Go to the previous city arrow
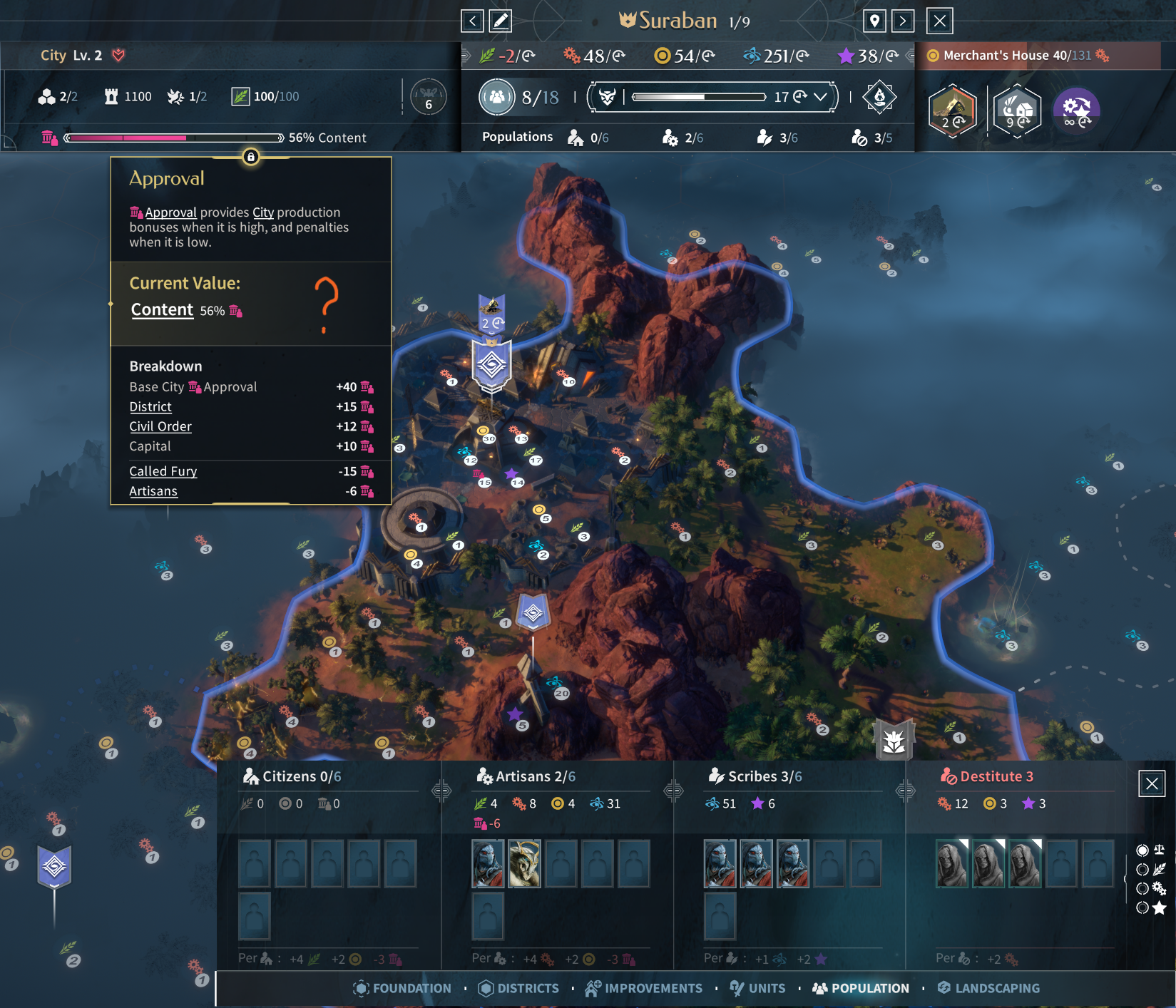This screenshot has height=1008, width=1176. [x=472, y=21]
